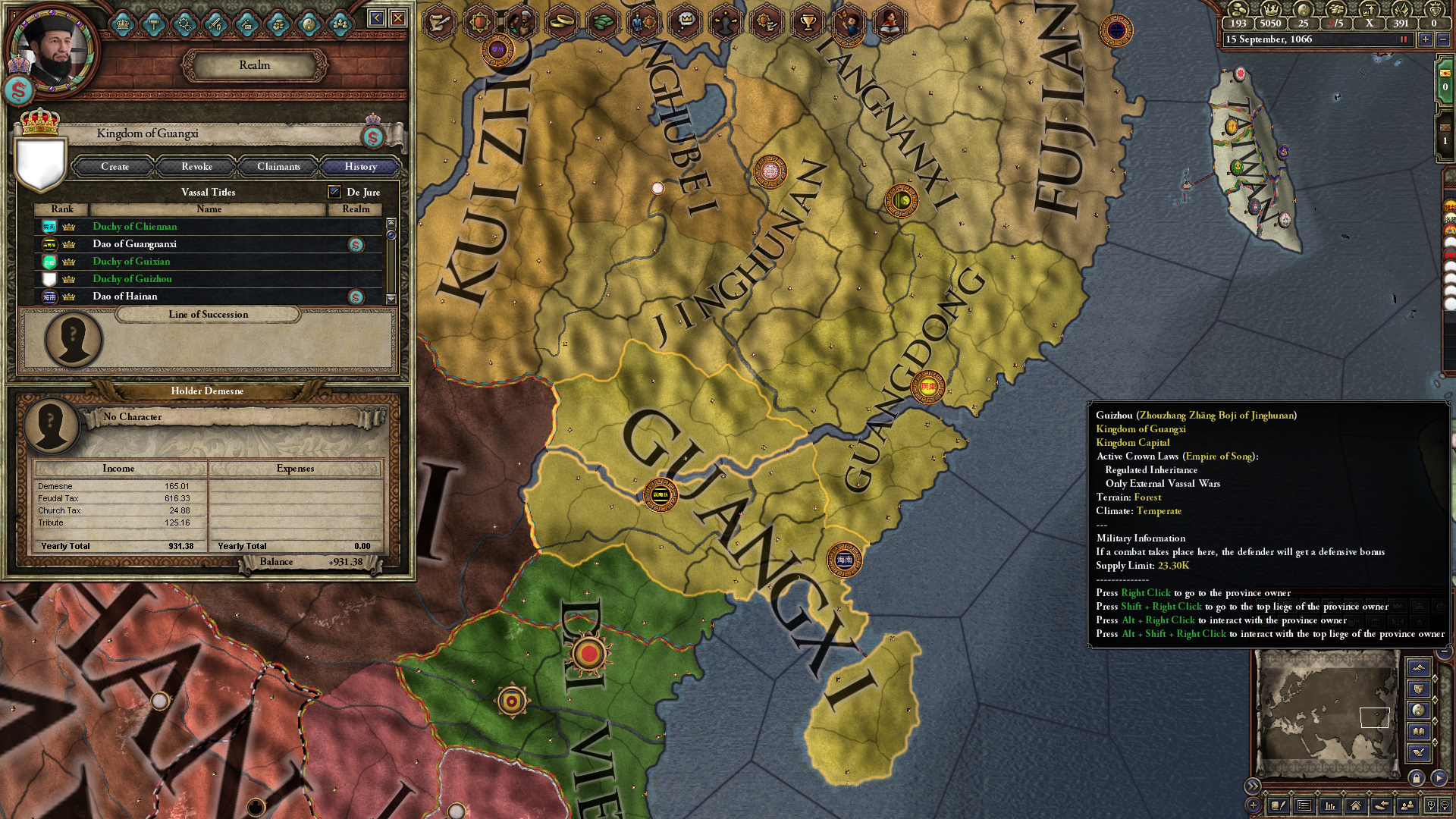Toggle the lock icon near the minimap

tap(1417, 779)
